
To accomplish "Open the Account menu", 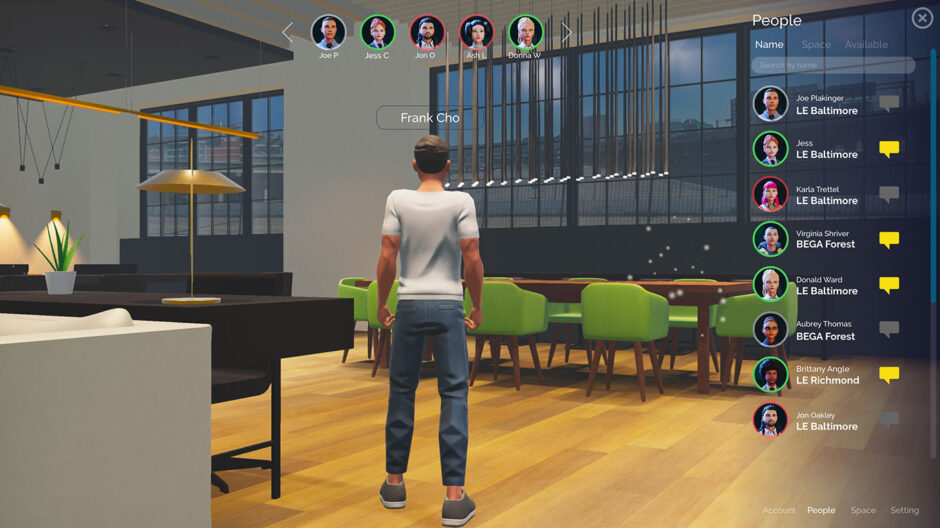I will pos(779,510).
